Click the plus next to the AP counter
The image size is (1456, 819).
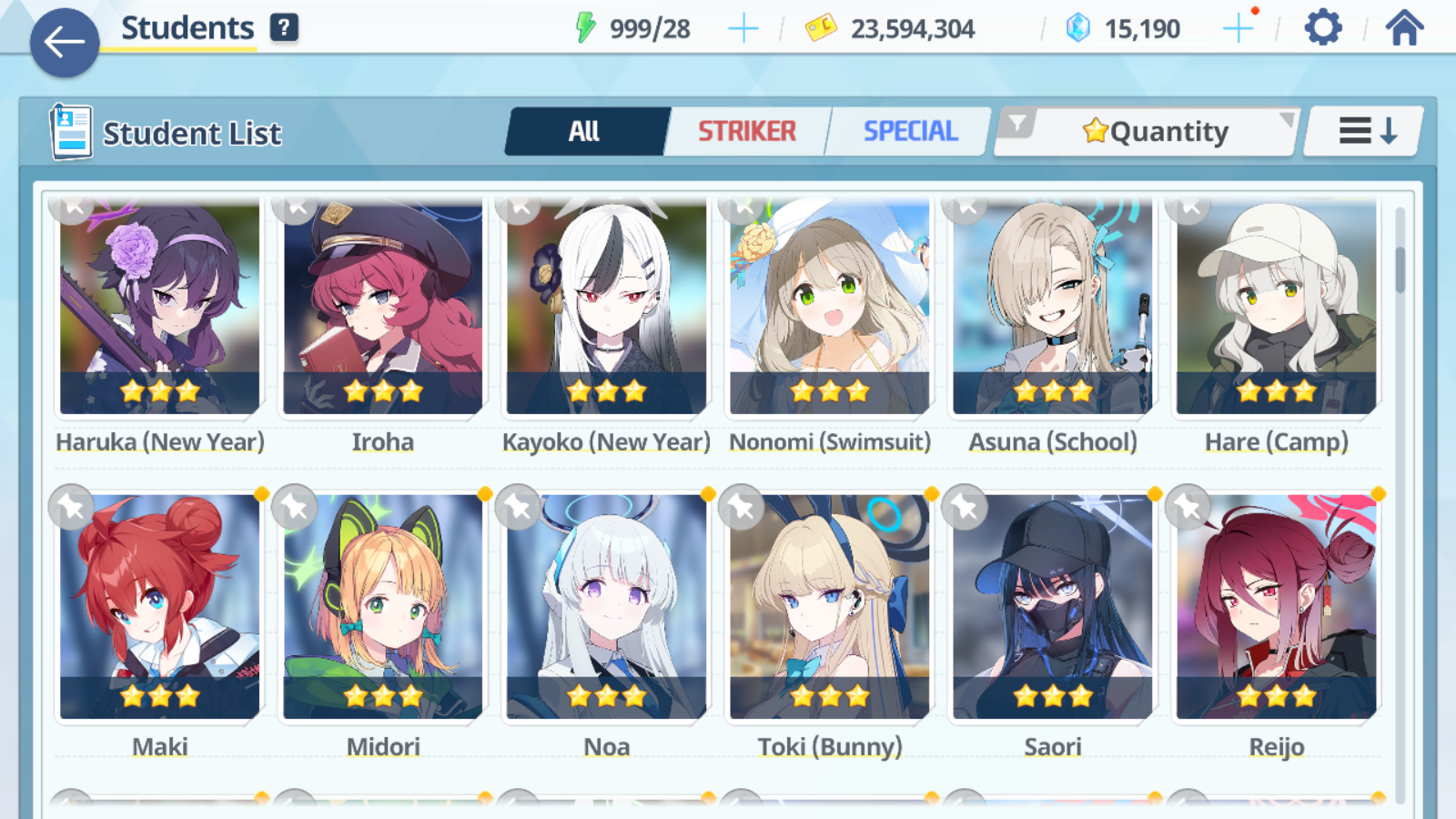[x=743, y=28]
